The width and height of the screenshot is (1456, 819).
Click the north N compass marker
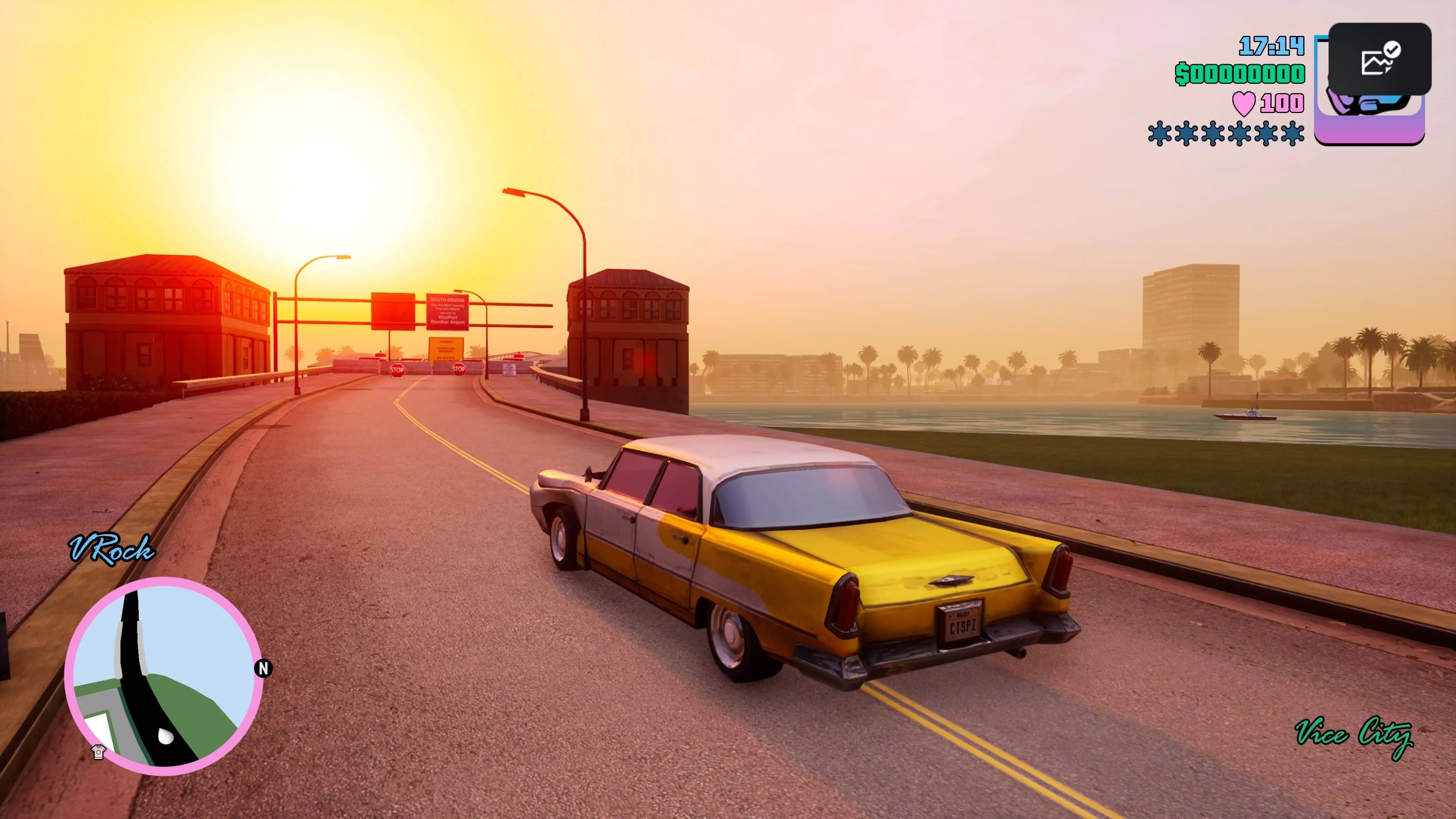pos(264,668)
